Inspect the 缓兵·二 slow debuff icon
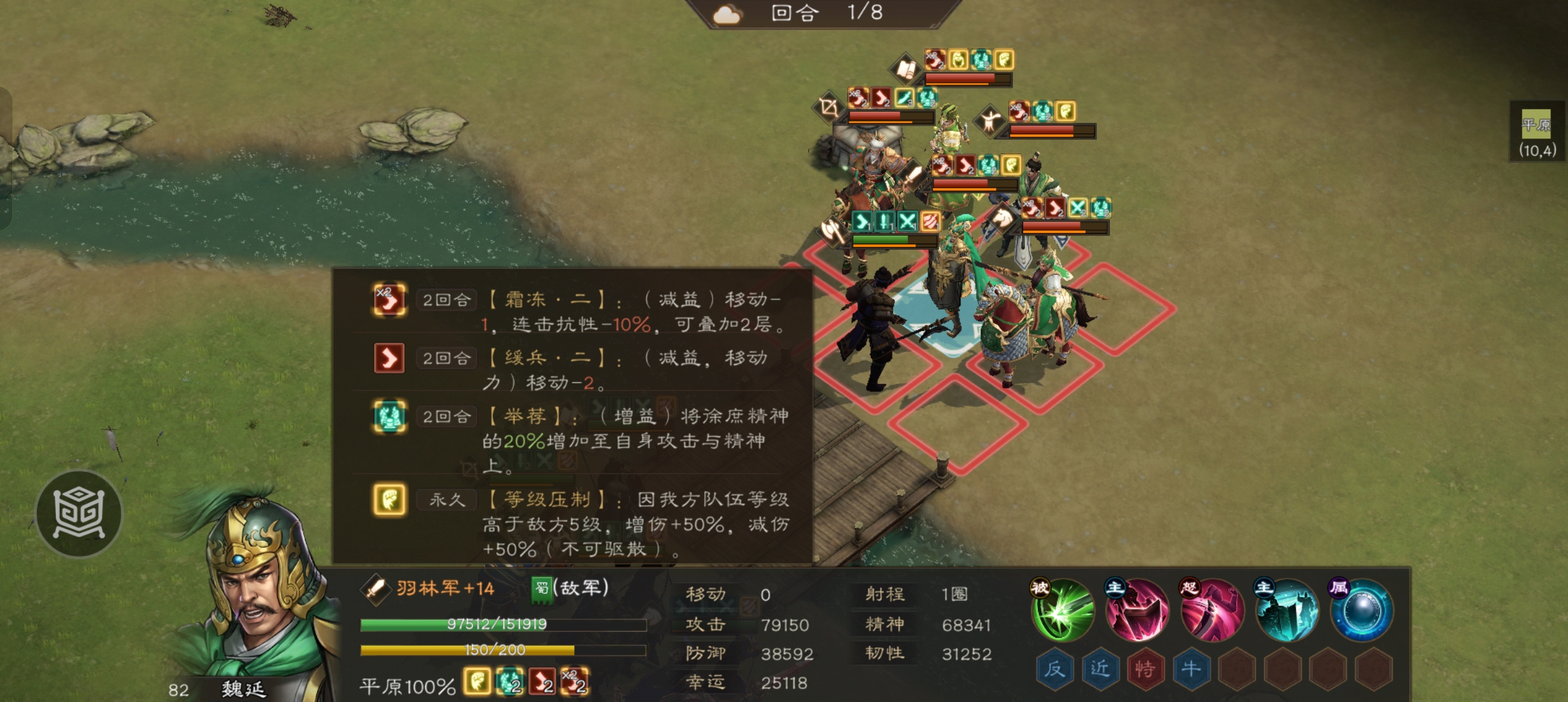Screen dimensions: 1568x702 click(388, 358)
